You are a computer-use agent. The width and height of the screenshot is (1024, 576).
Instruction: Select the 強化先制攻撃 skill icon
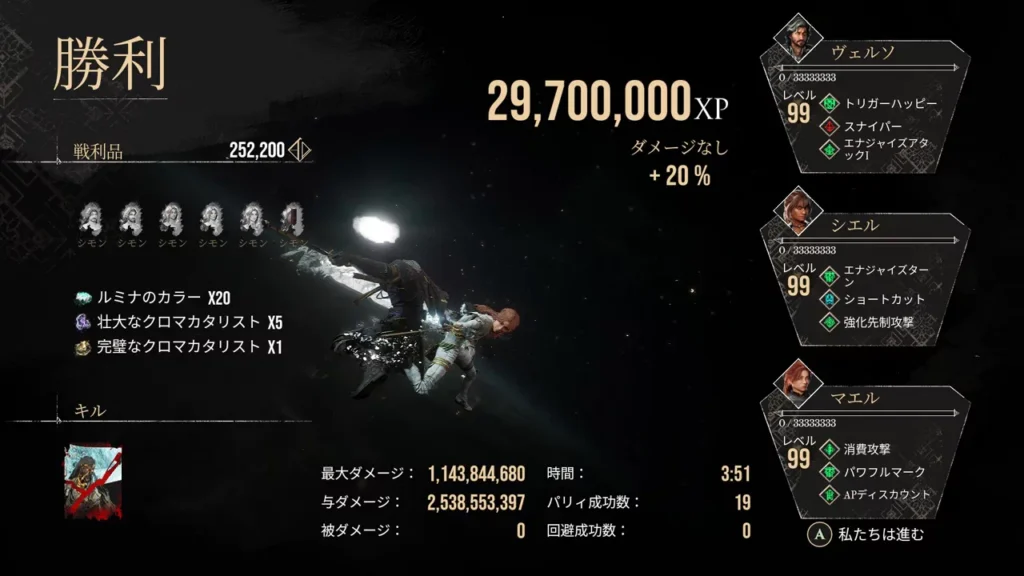(x=828, y=322)
